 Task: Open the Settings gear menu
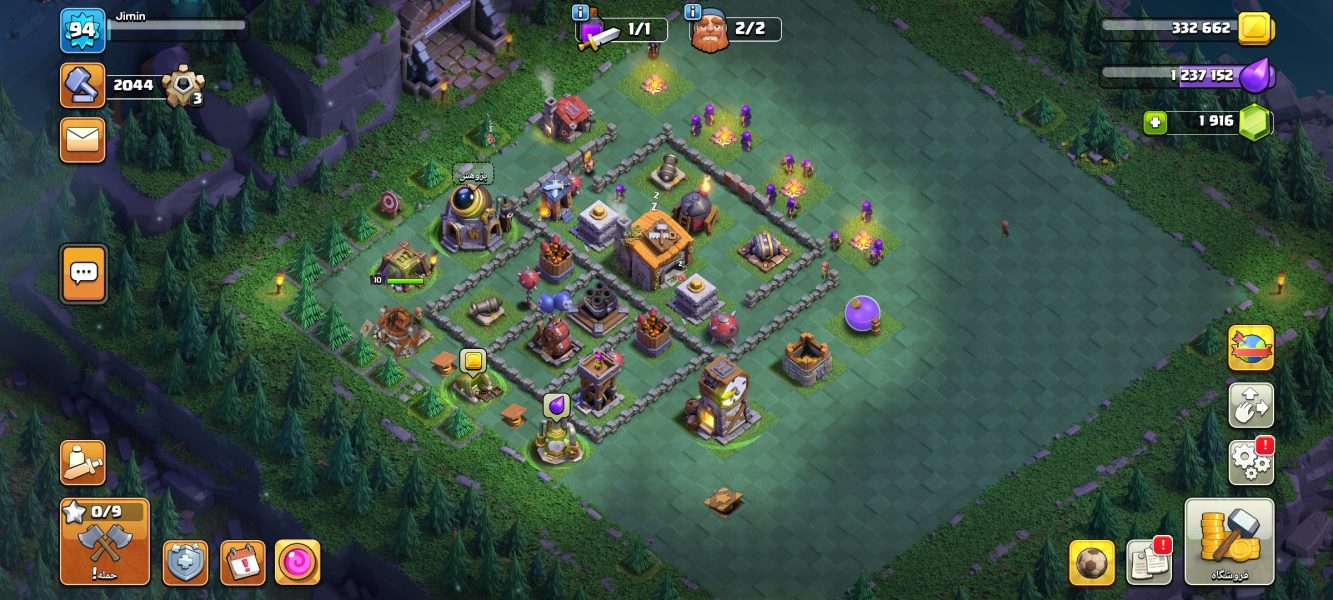click(1250, 460)
